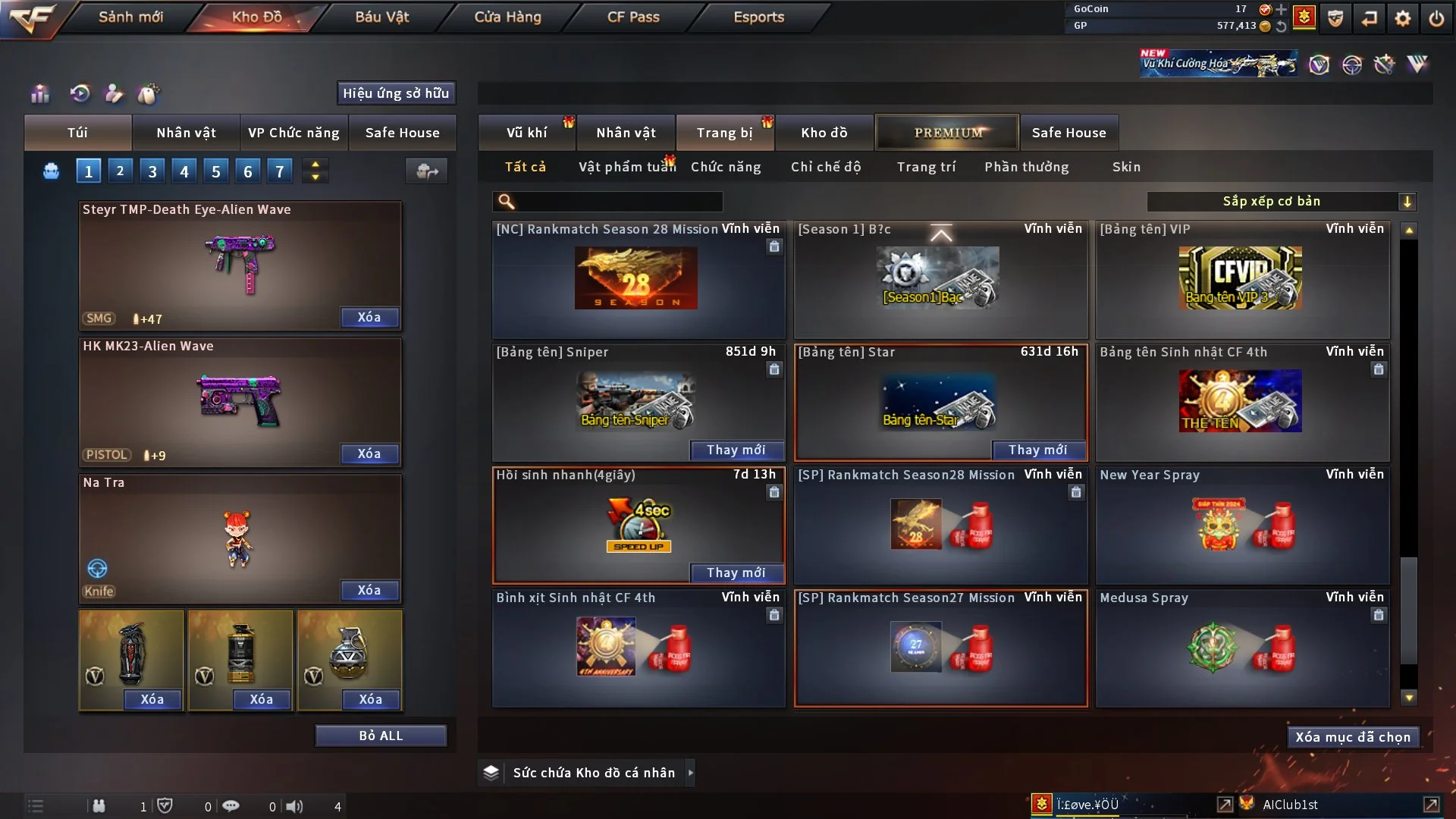Click Xóa mục đã chọn button
Image resolution: width=1456 pixels, height=819 pixels.
(1352, 737)
